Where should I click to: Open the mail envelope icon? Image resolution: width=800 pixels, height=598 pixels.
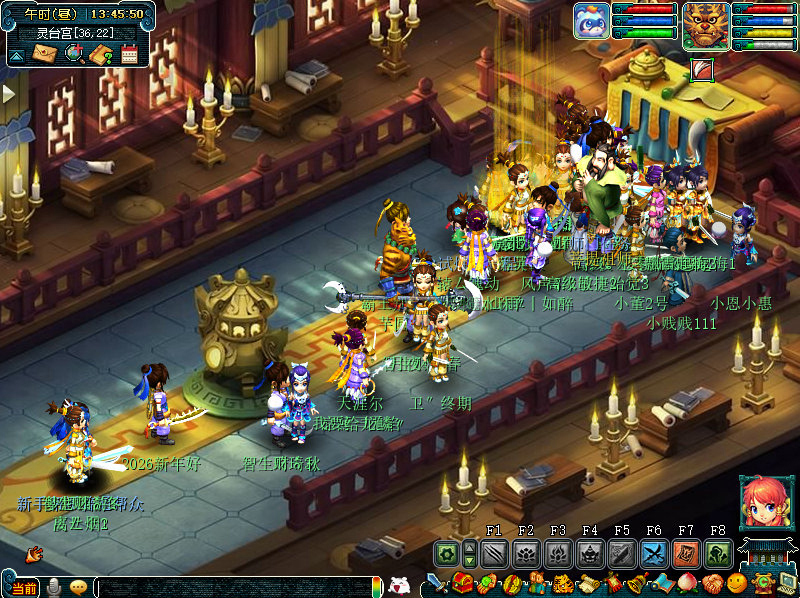coord(45,53)
